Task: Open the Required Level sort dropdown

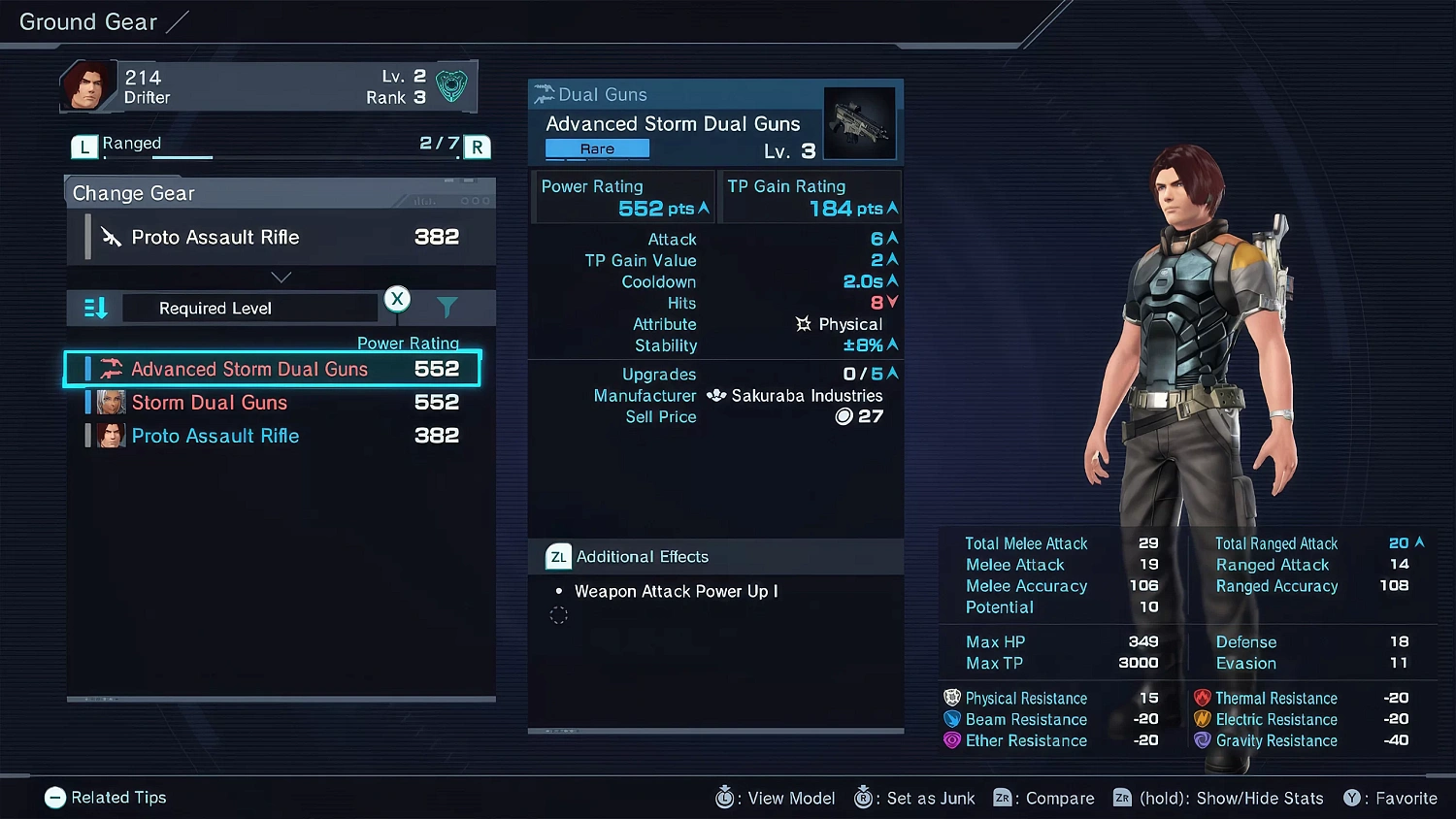Action: [249, 308]
